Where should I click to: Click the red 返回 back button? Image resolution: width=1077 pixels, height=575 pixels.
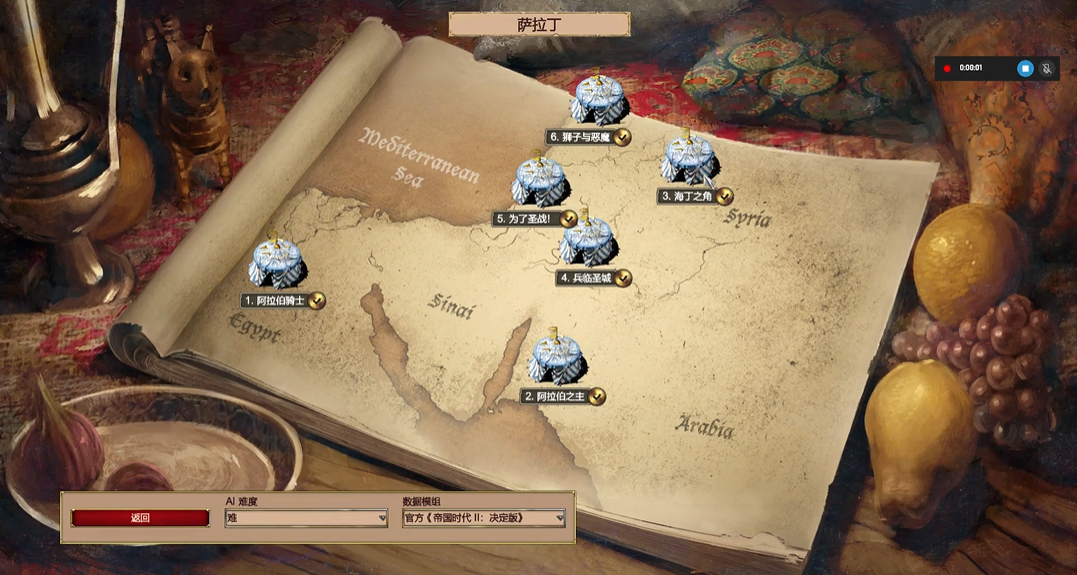pos(140,518)
